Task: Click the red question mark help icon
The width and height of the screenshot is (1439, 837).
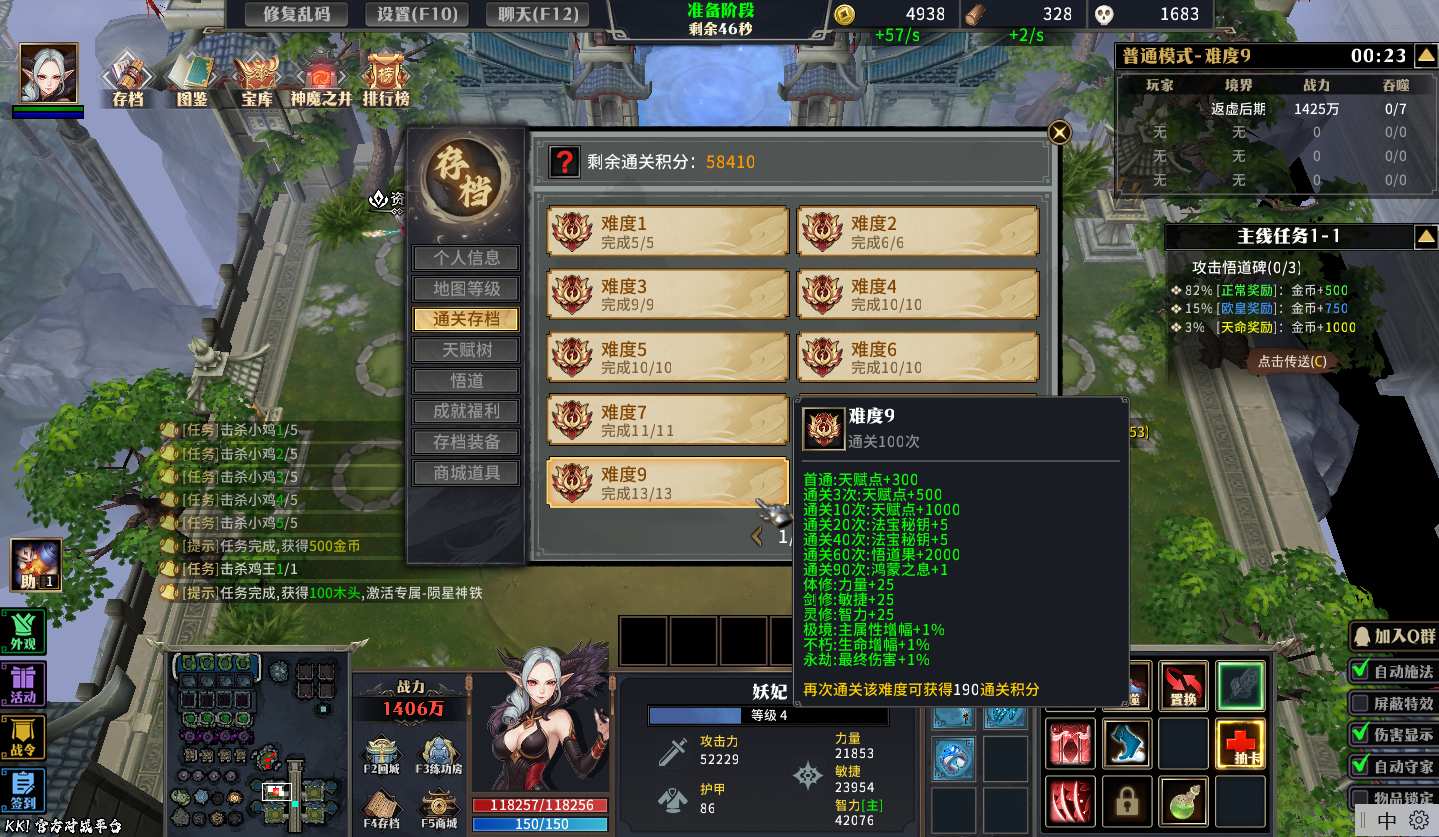Action: (565, 162)
